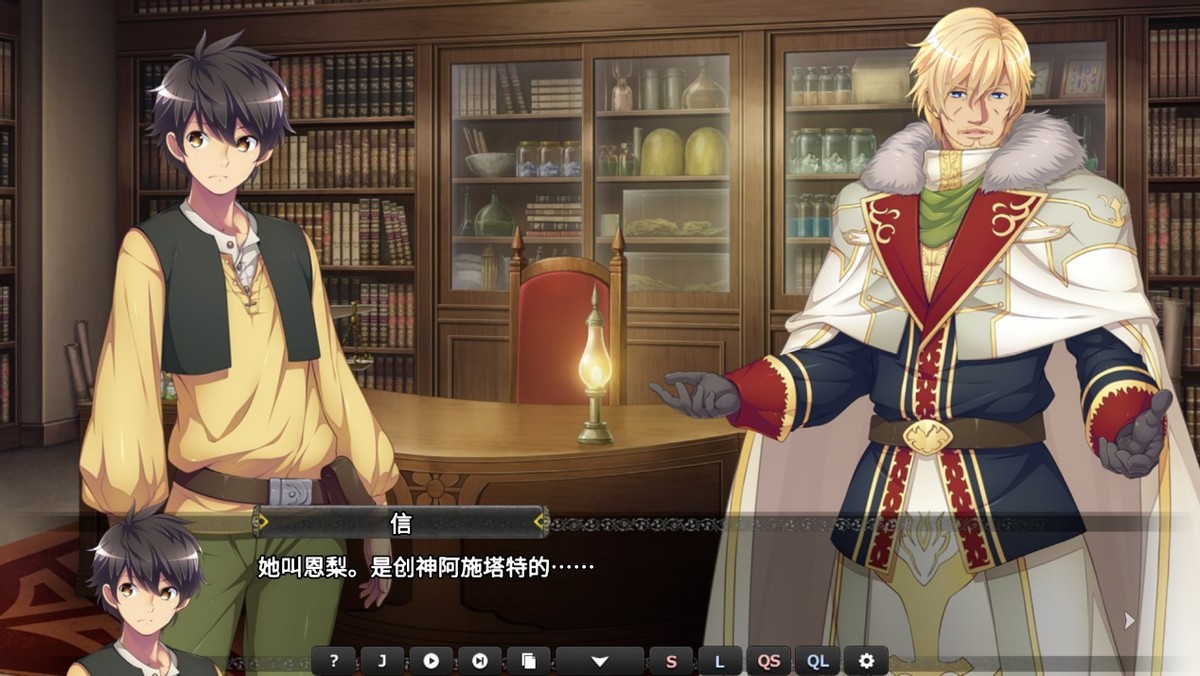Advance dialogue with the small right arrow
Viewport: 1200px width, 676px height.
pos(1129,620)
